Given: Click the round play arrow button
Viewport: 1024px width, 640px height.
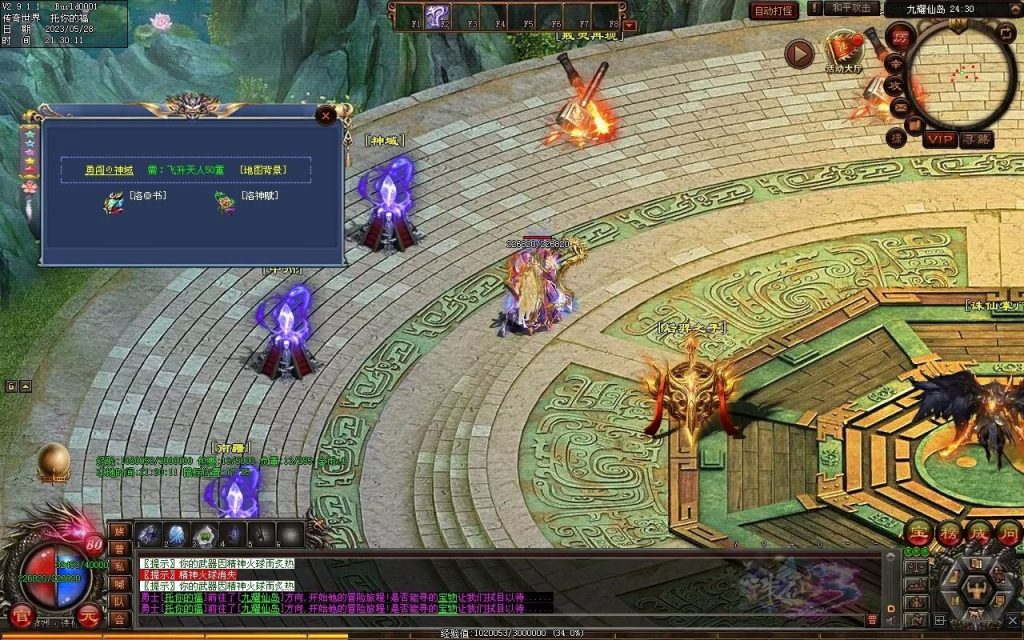Looking at the screenshot, I should 799,54.
